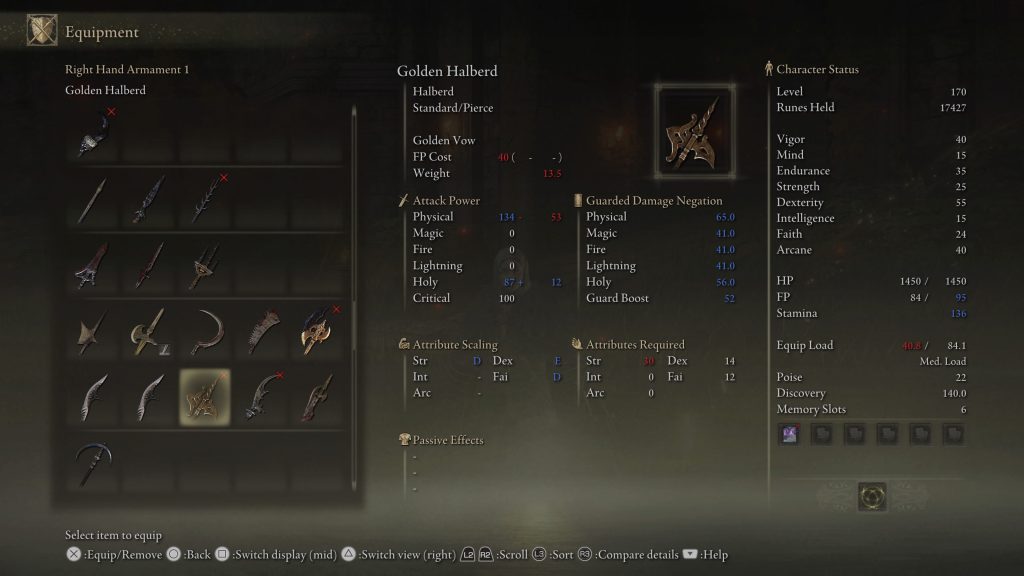Choose the thorny branch sword with red X

click(x=205, y=199)
